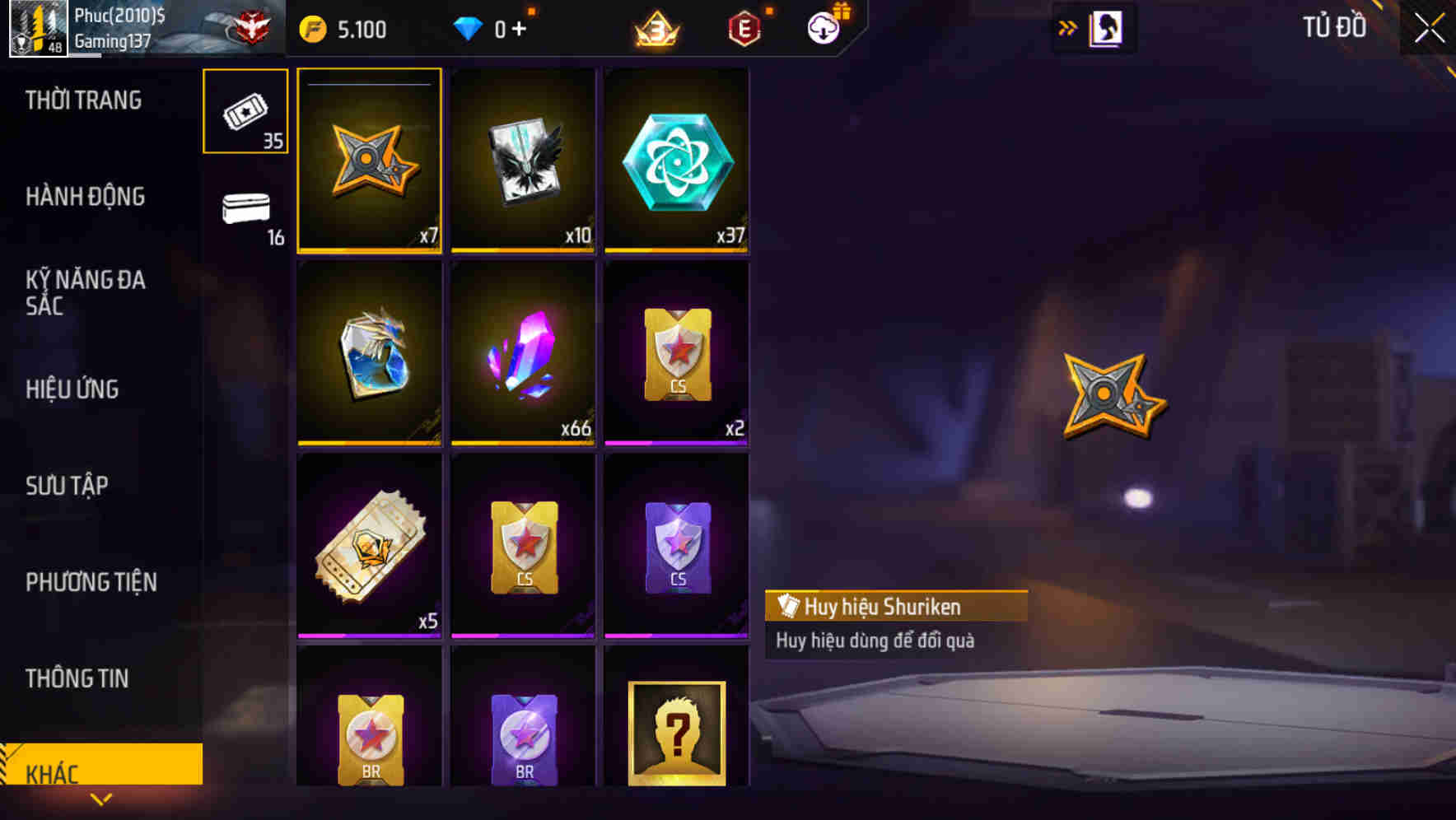Click the eagle emblem card x10
Viewport: 1456px width, 820px height.
(522, 159)
